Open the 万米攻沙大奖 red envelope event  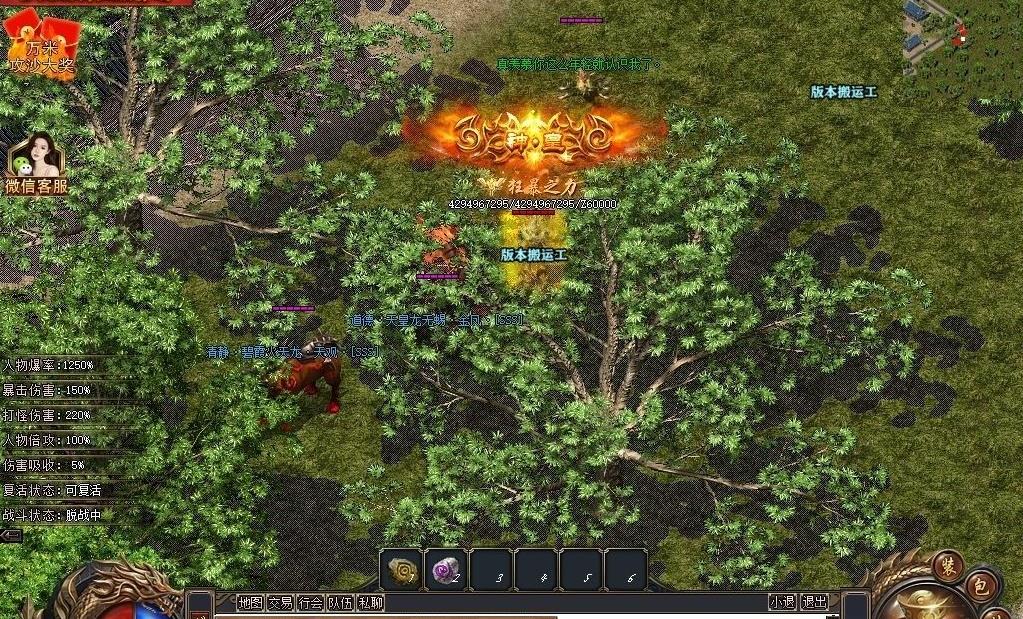40,45
